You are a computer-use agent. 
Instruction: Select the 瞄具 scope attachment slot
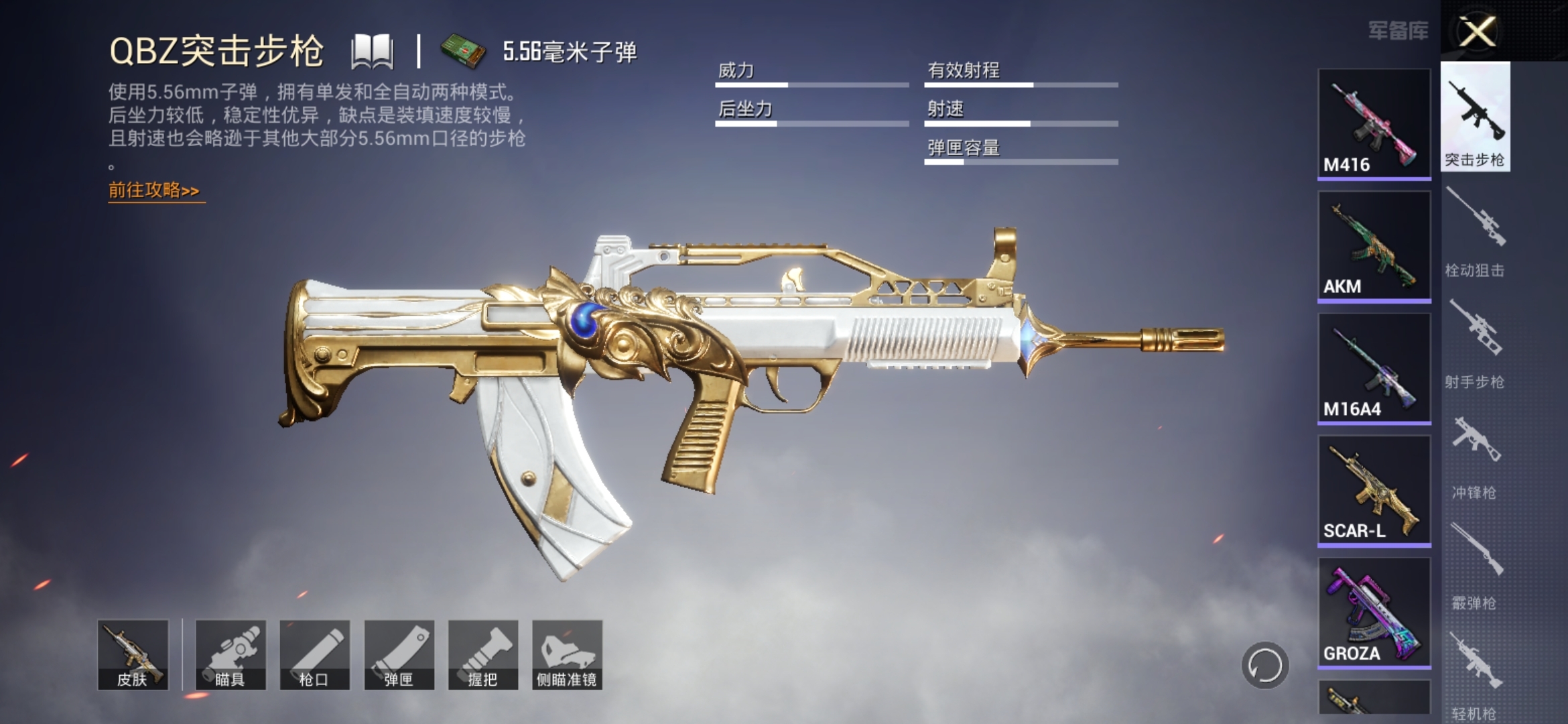click(231, 654)
